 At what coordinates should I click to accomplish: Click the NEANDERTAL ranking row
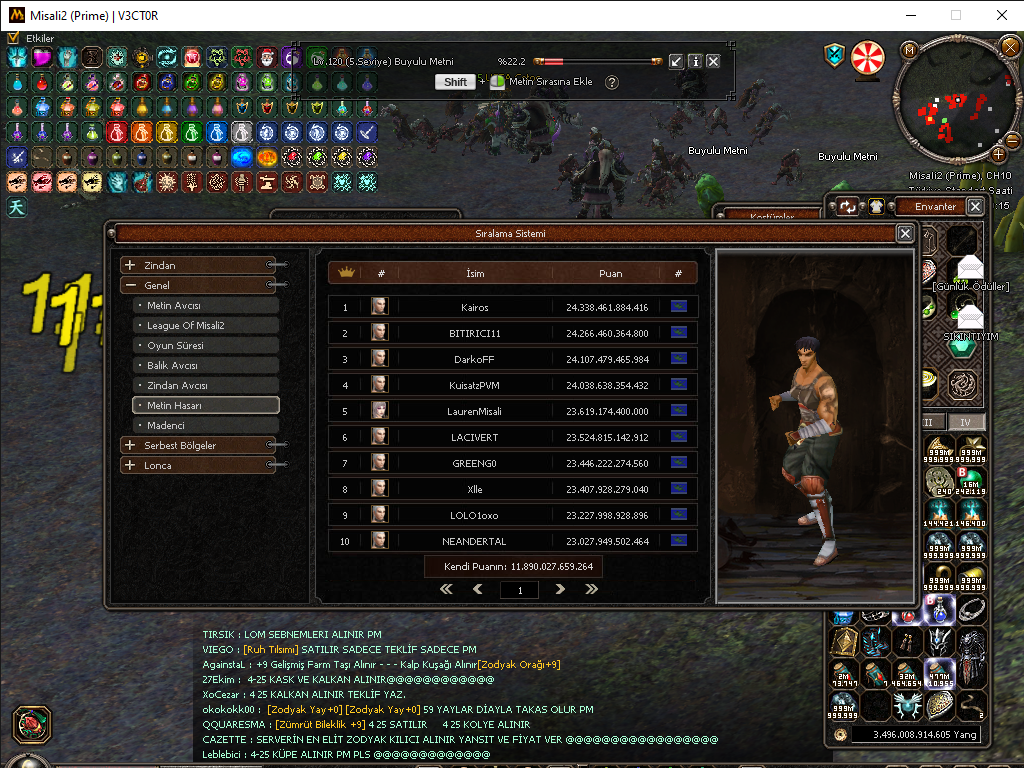512,541
